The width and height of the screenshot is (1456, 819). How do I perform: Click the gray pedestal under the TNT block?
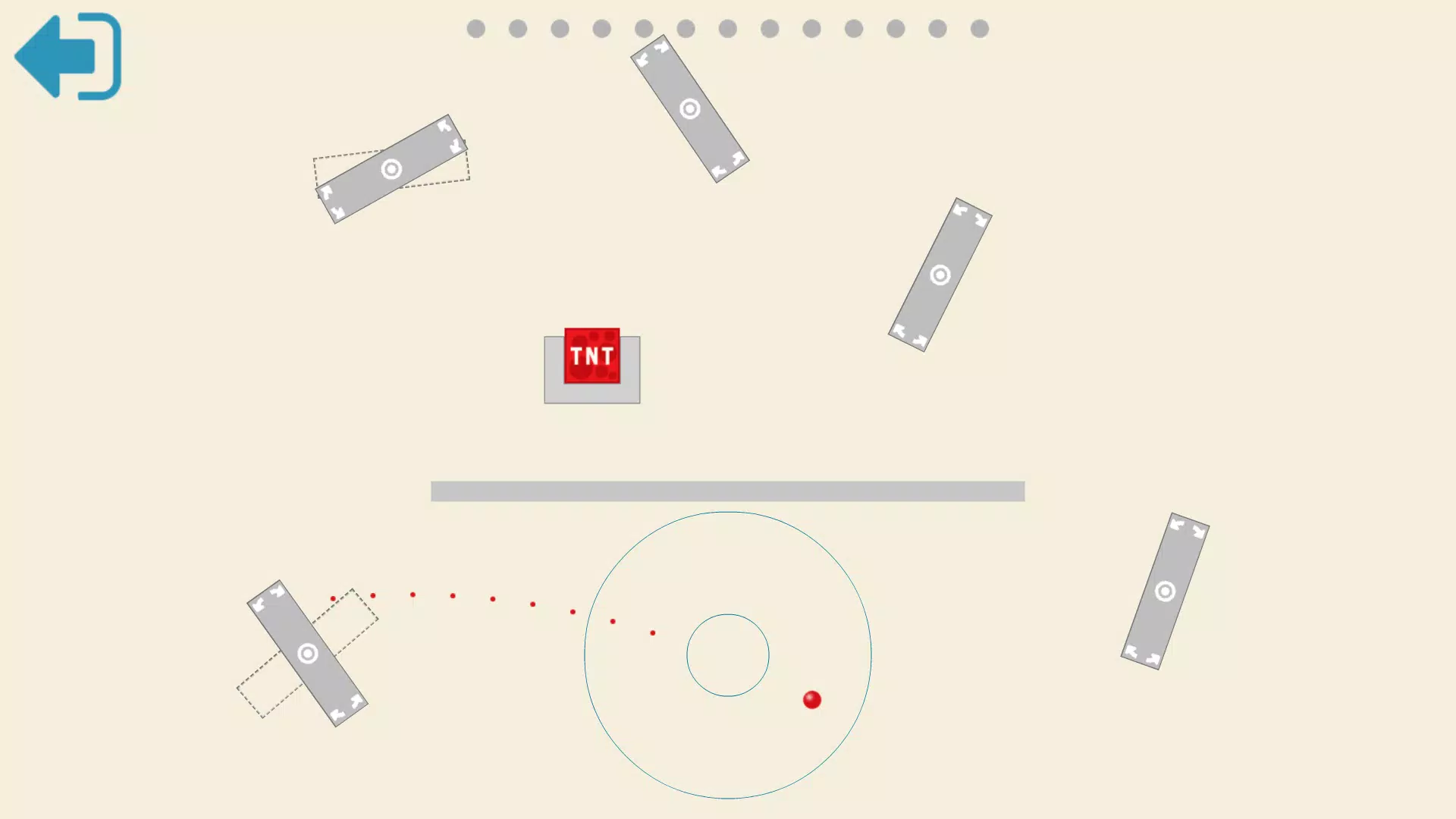click(592, 394)
